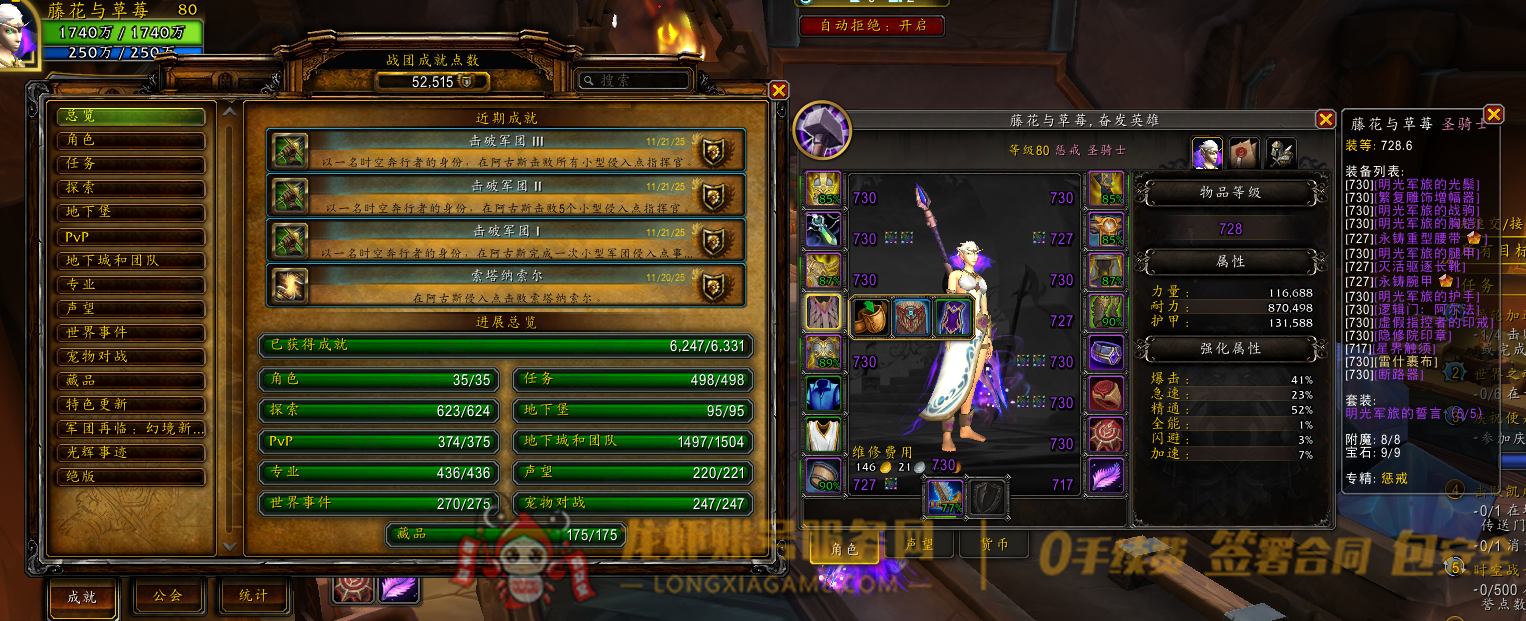Click the 自动拒绝:开启 toggle button
Viewport: 1526px width, 621px height.
click(x=871, y=25)
